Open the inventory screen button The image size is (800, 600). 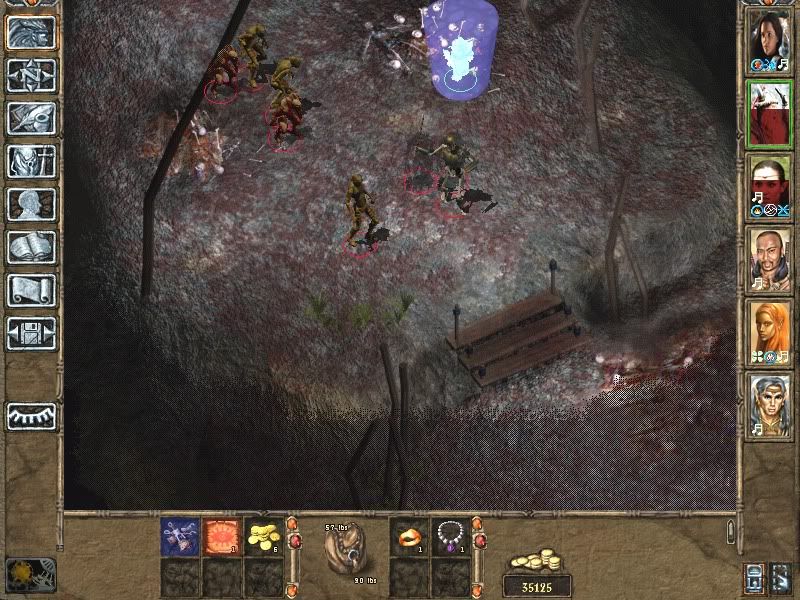31,161
